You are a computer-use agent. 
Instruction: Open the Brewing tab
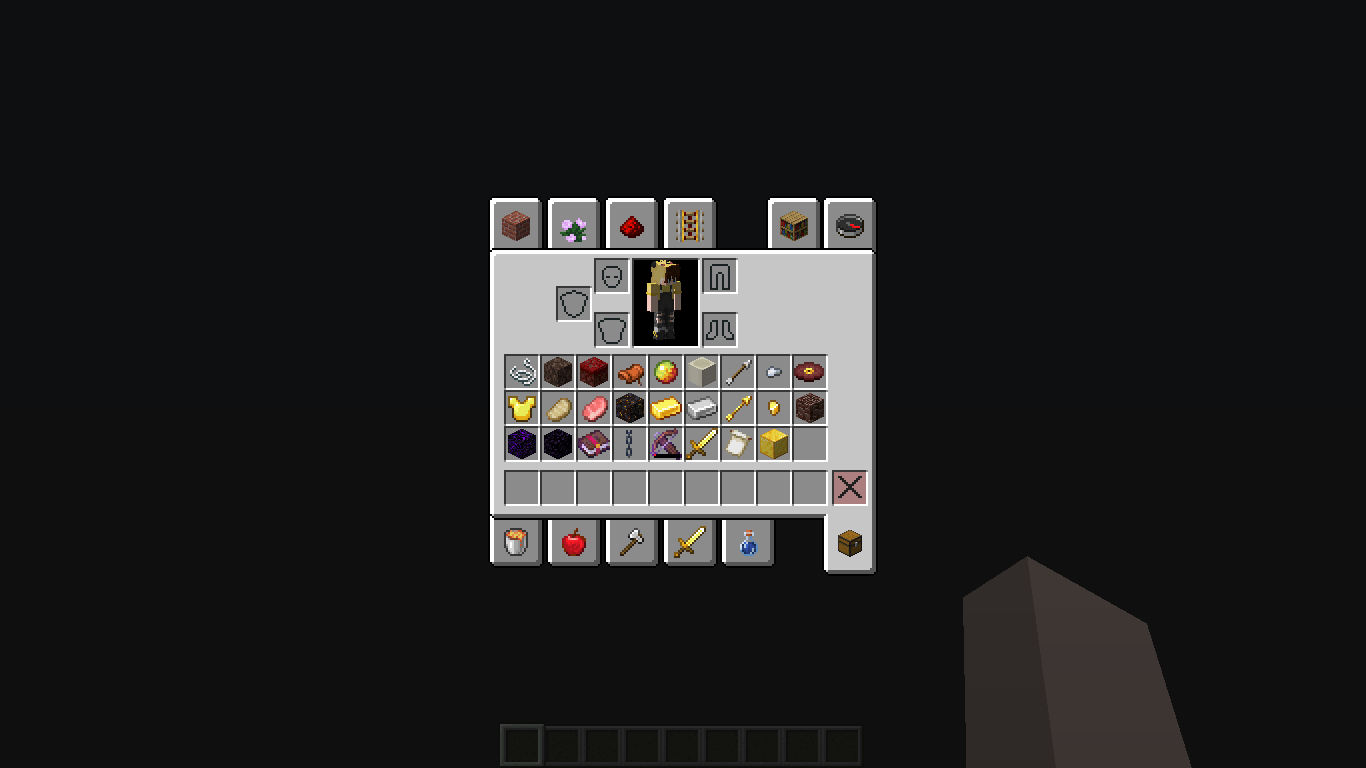[x=747, y=541]
